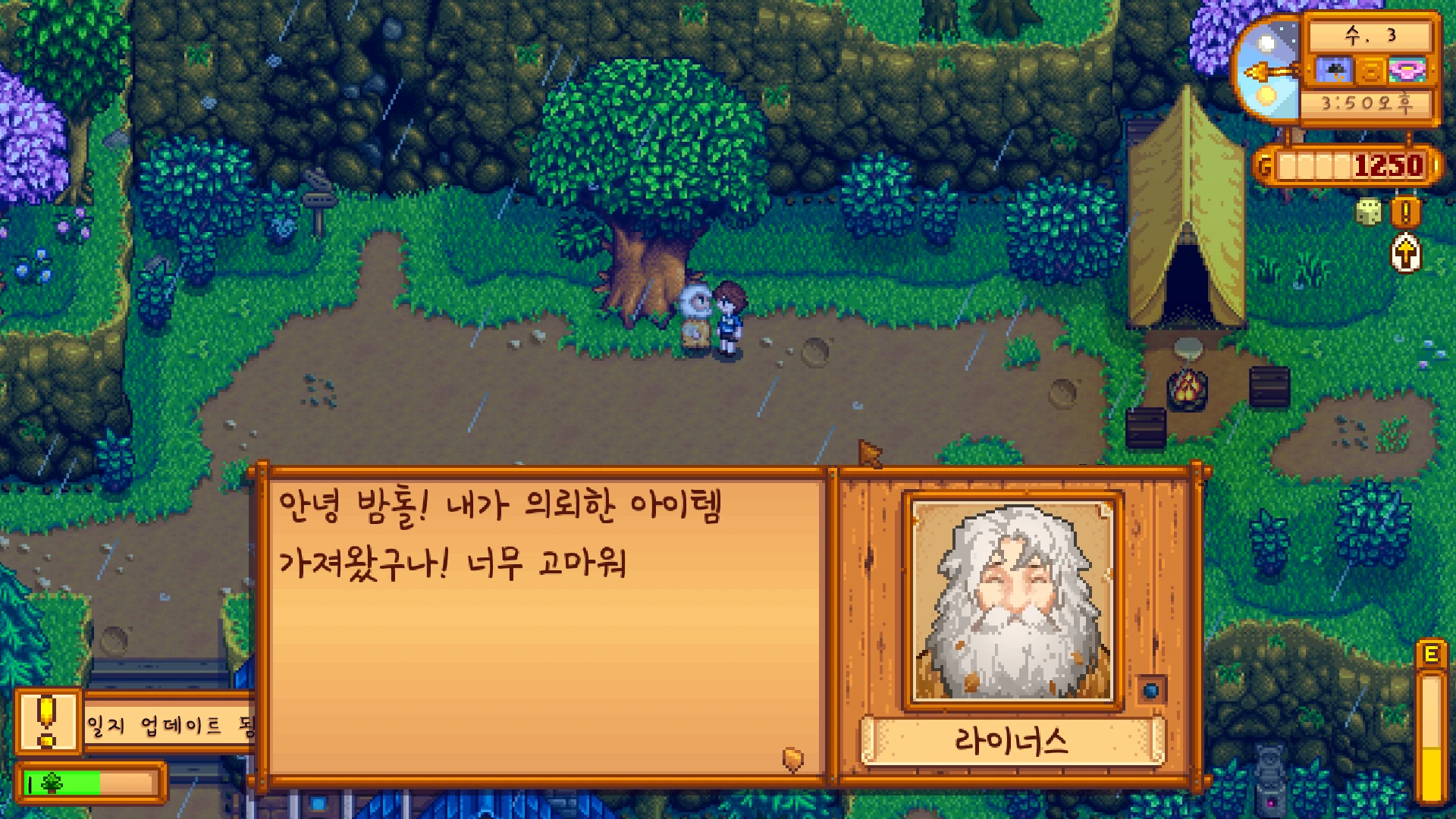Check the dice luck buff icon
The image size is (1456, 819).
point(1368,212)
